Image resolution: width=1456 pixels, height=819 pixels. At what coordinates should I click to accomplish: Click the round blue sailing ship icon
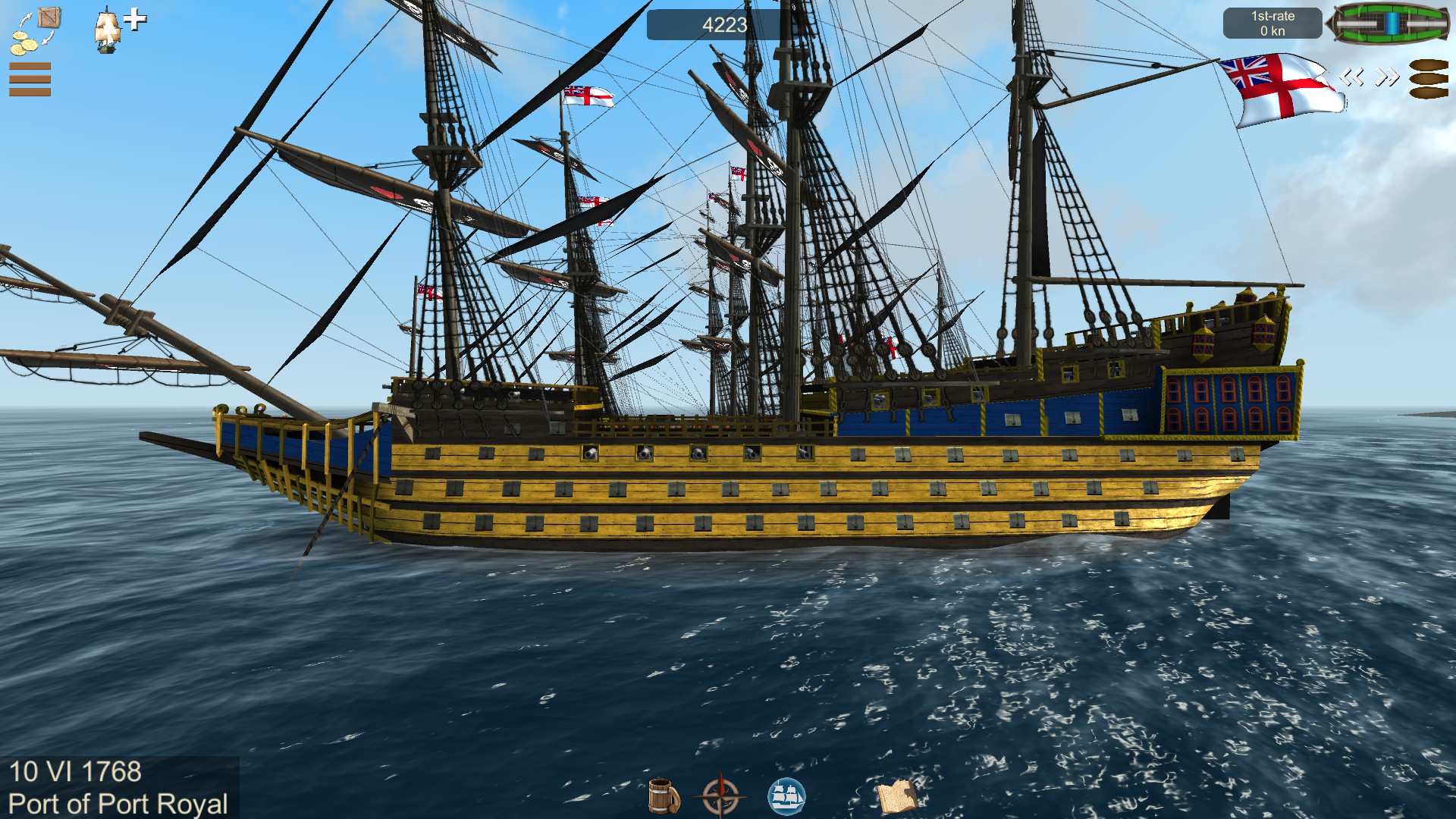[x=786, y=796]
